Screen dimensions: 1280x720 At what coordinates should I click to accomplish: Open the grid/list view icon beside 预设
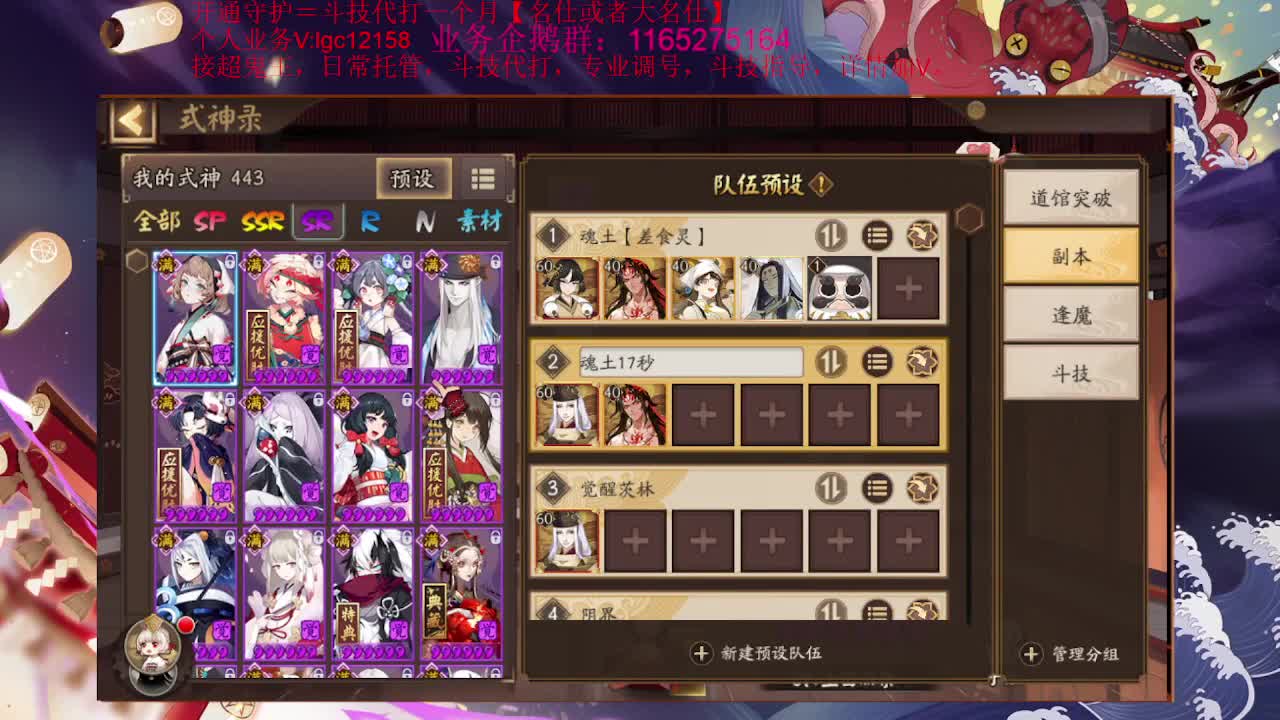(483, 178)
